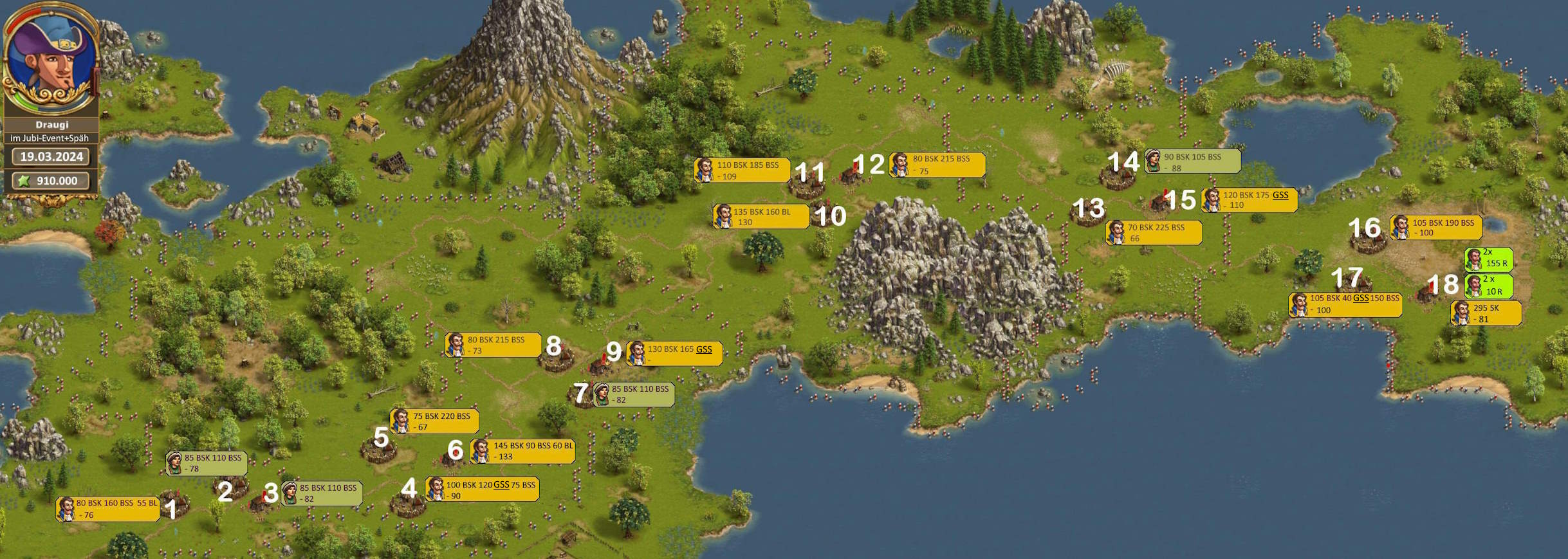
Task: Select the green 2x 10 R card
Action: click(1488, 286)
